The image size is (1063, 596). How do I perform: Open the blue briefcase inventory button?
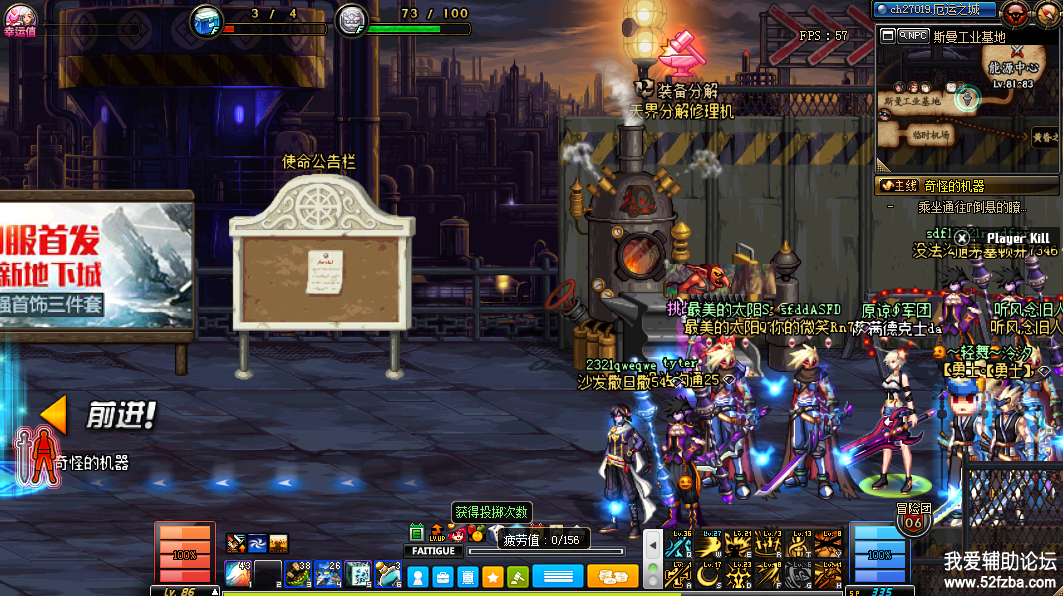click(x=442, y=576)
